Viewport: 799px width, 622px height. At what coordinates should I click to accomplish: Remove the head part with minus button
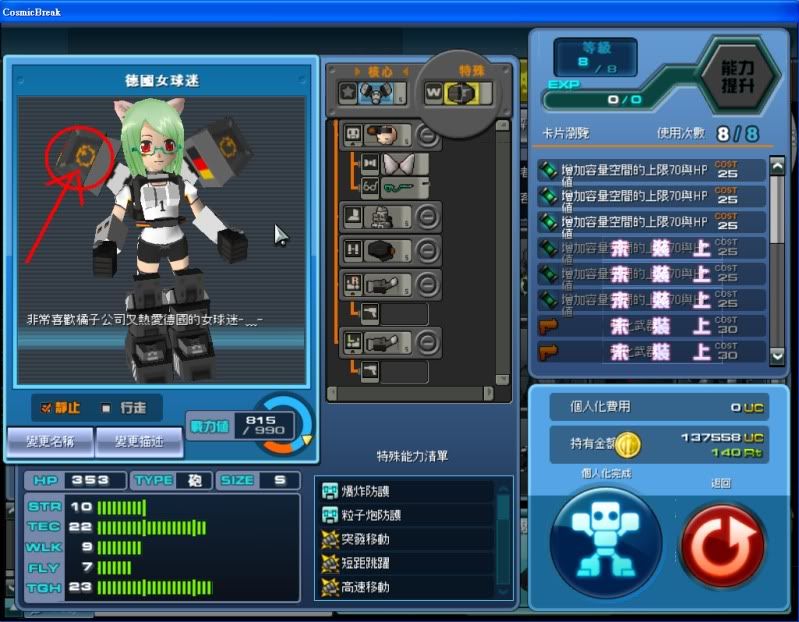click(x=427, y=134)
